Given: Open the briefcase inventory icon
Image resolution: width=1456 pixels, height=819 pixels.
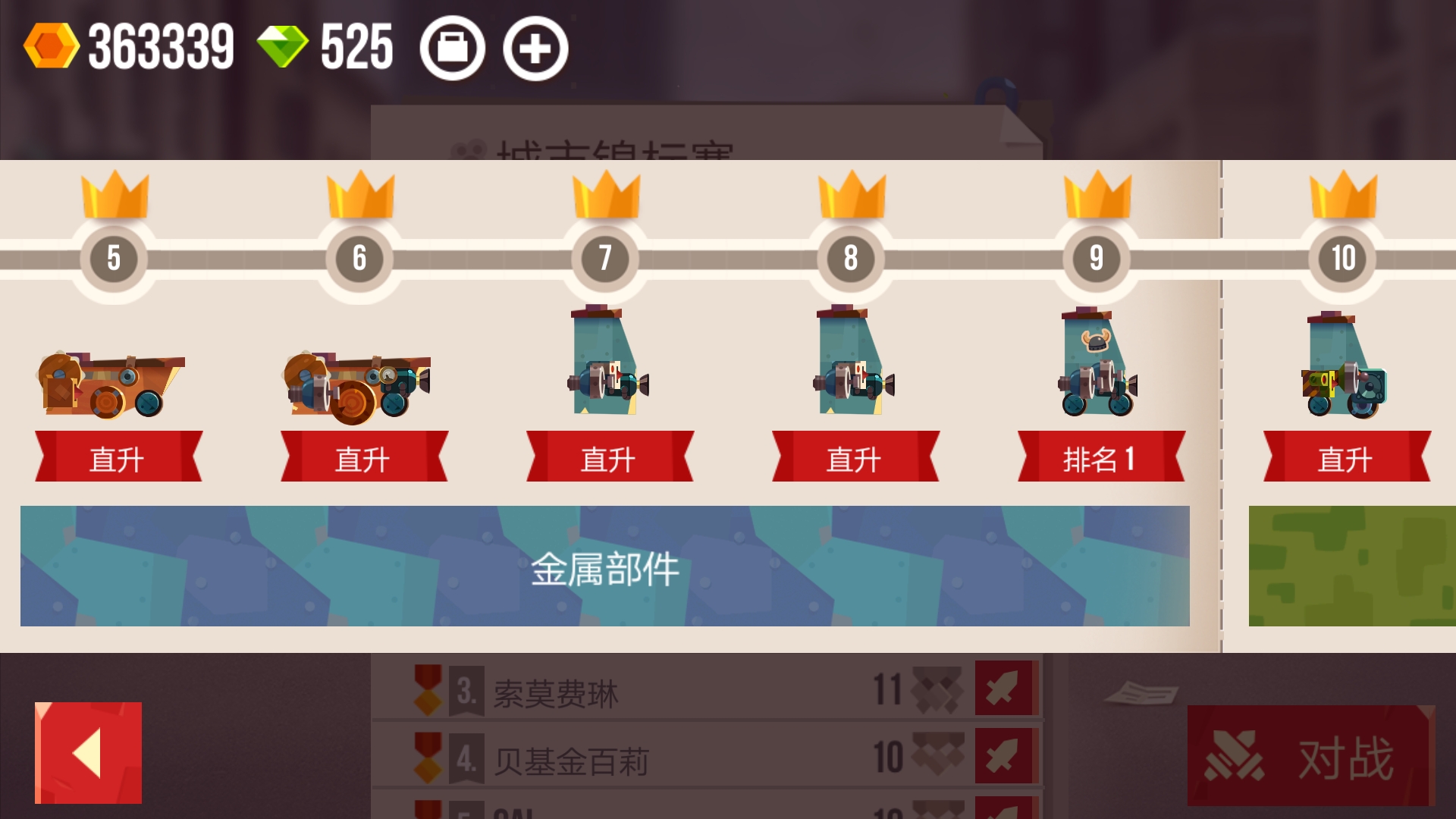Looking at the screenshot, I should [x=453, y=47].
